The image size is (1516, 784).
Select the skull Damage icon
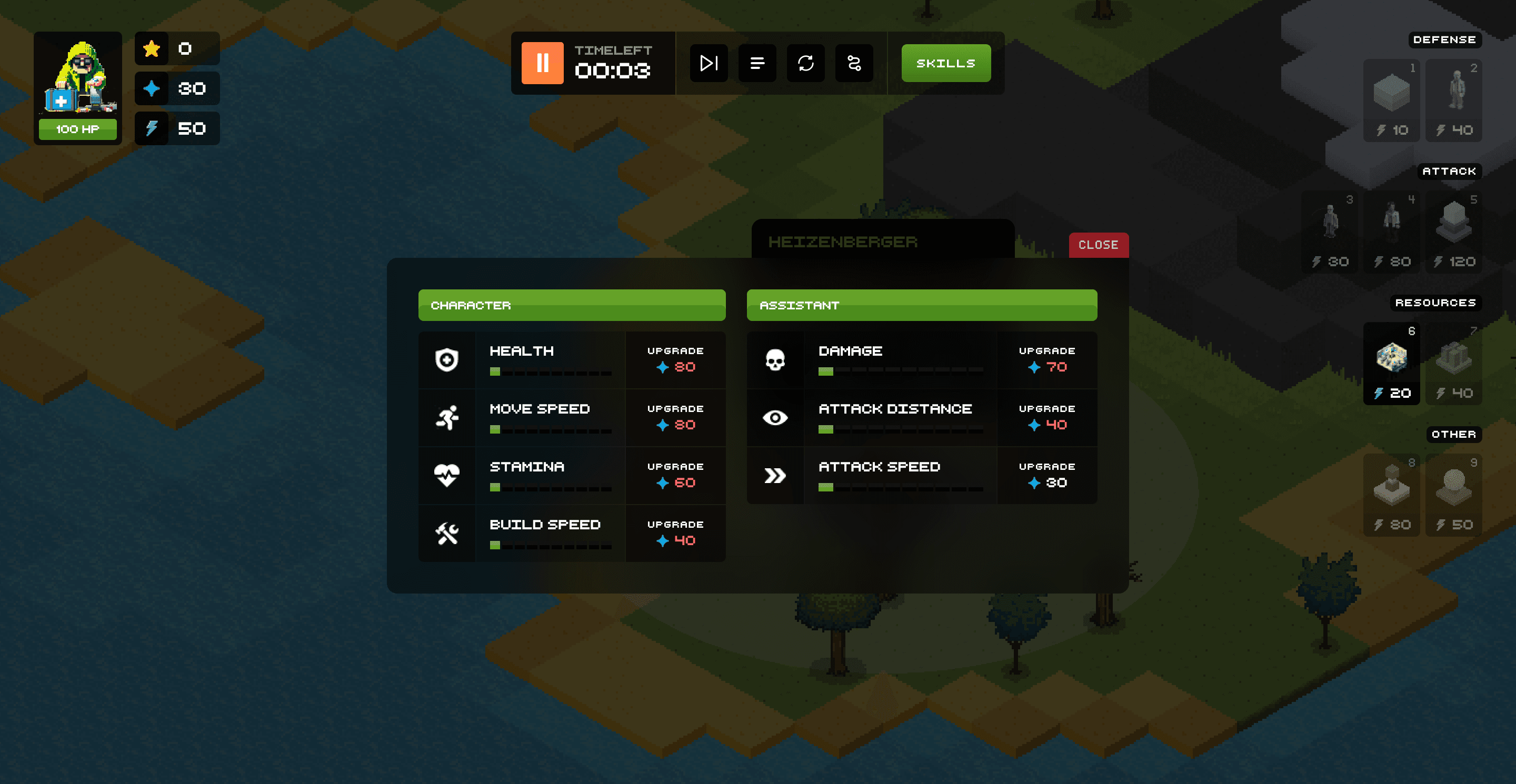(x=776, y=359)
